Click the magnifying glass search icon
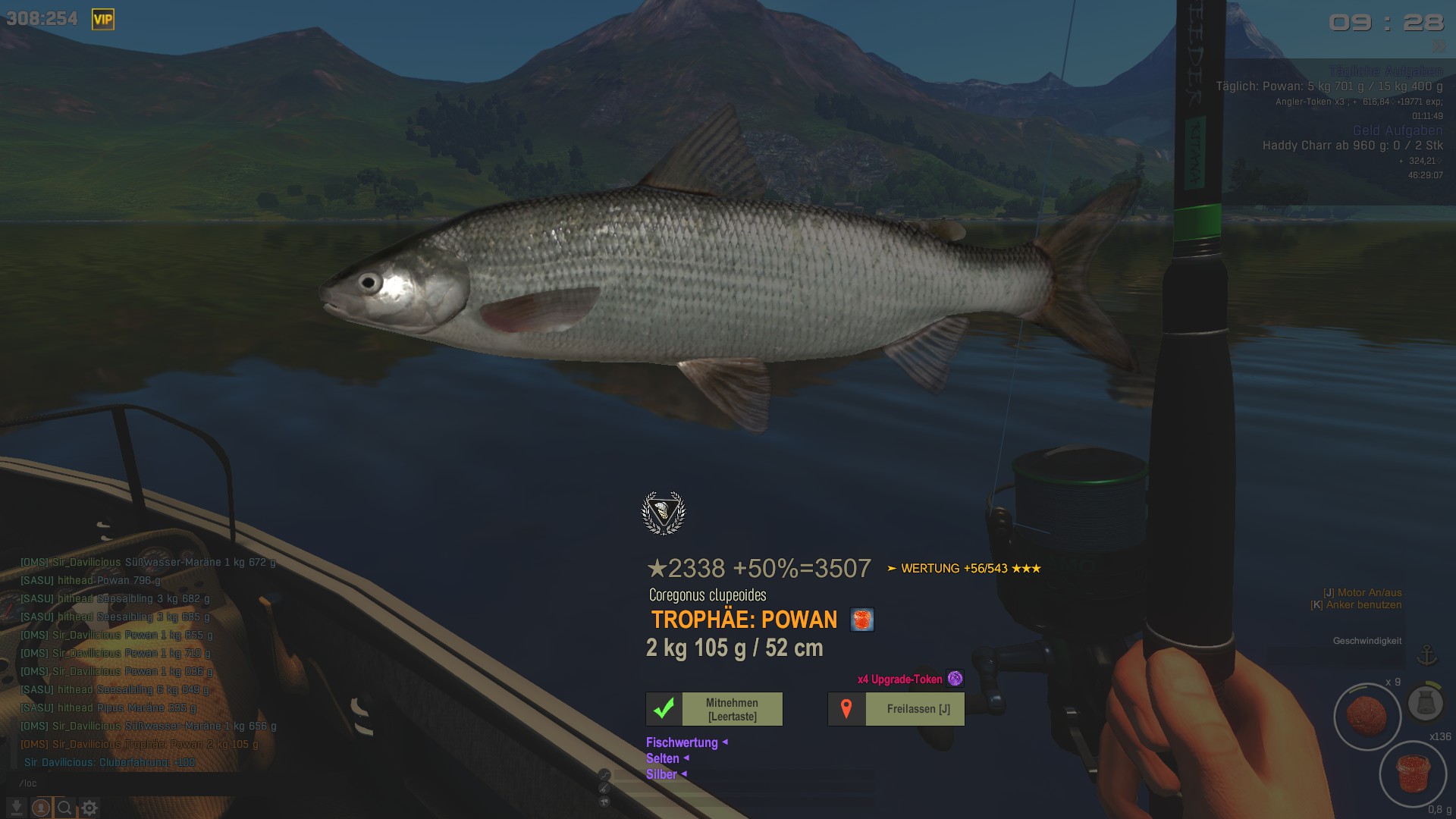 pos(65,808)
